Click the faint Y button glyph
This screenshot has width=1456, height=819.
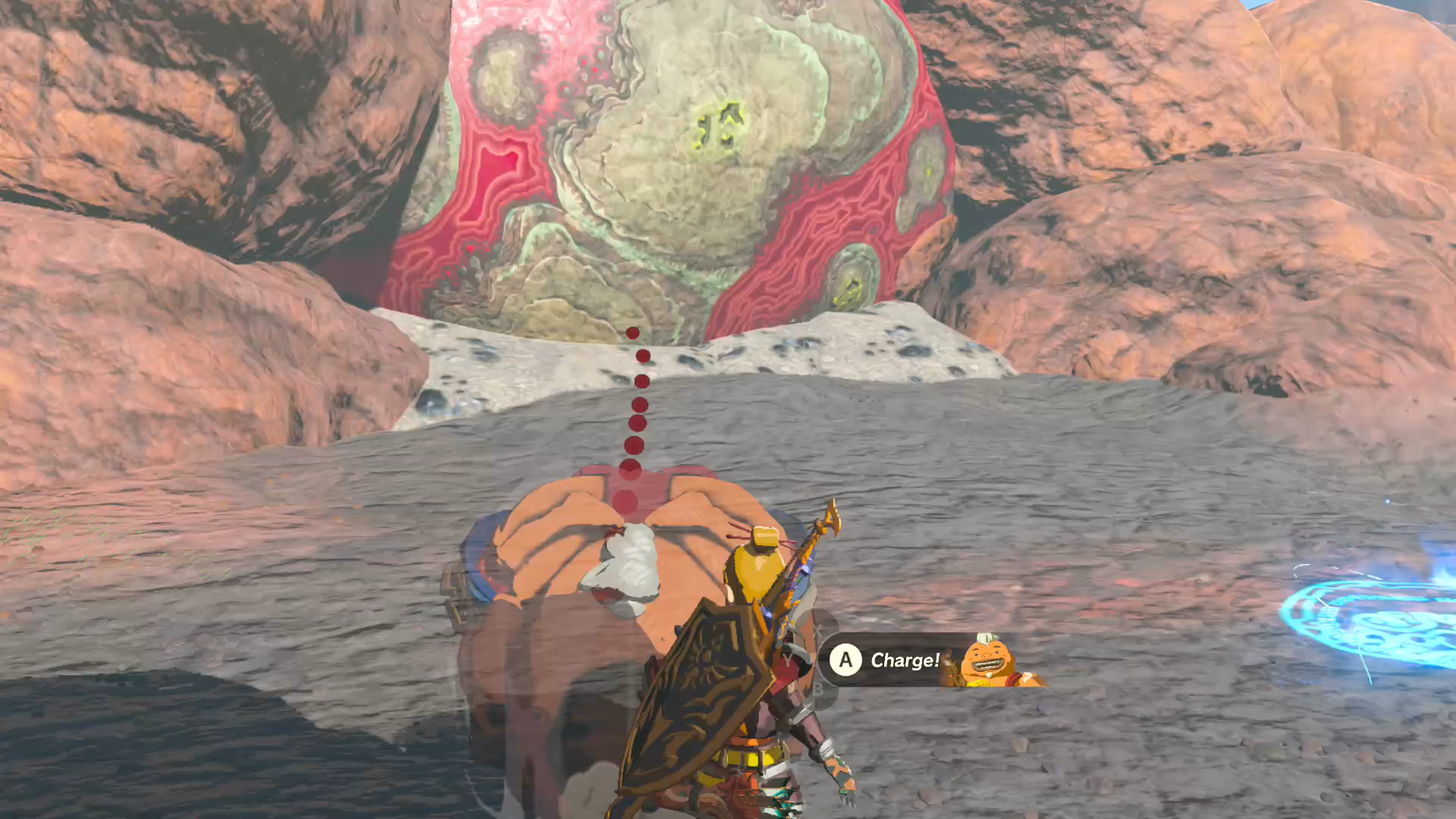788,659
